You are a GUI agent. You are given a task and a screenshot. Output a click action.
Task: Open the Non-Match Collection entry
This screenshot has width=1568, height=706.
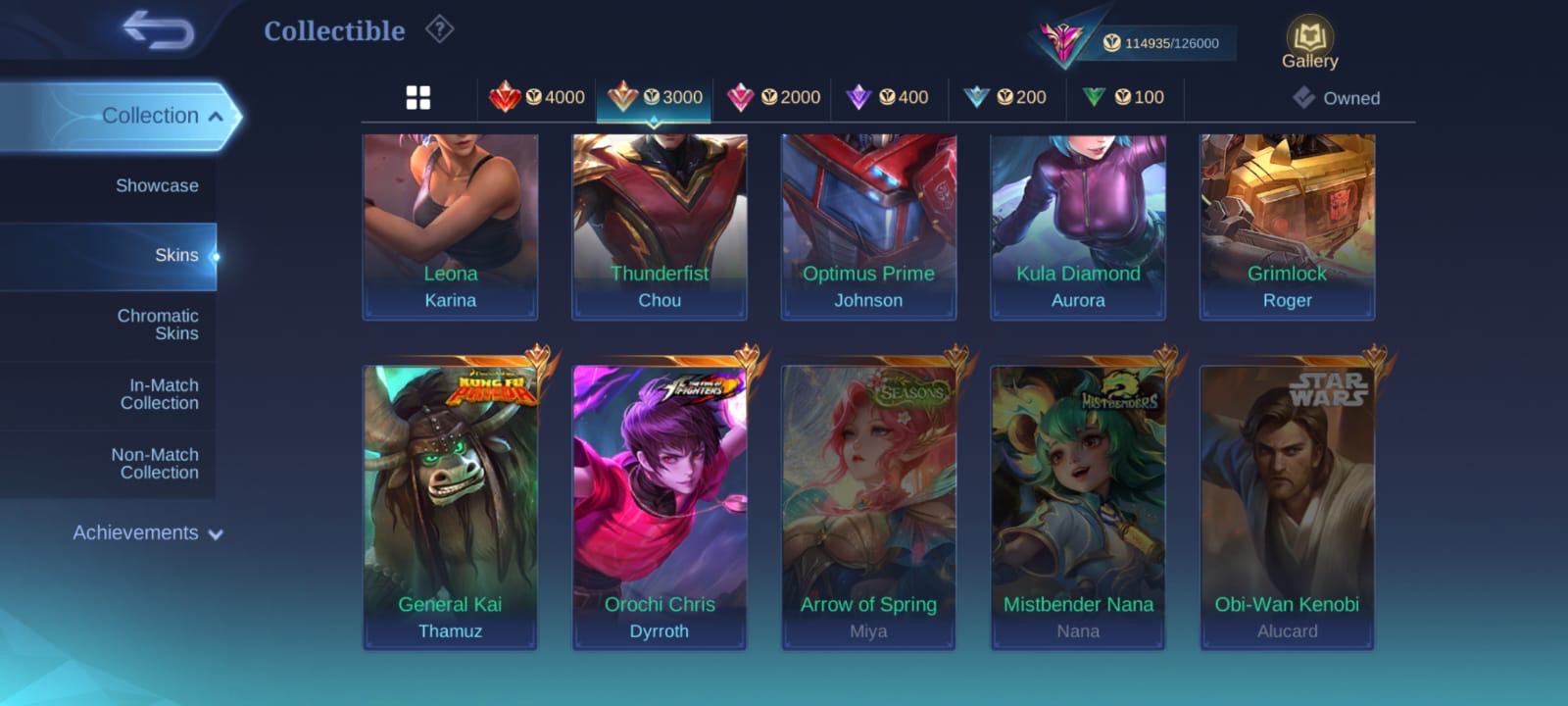[x=155, y=464]
